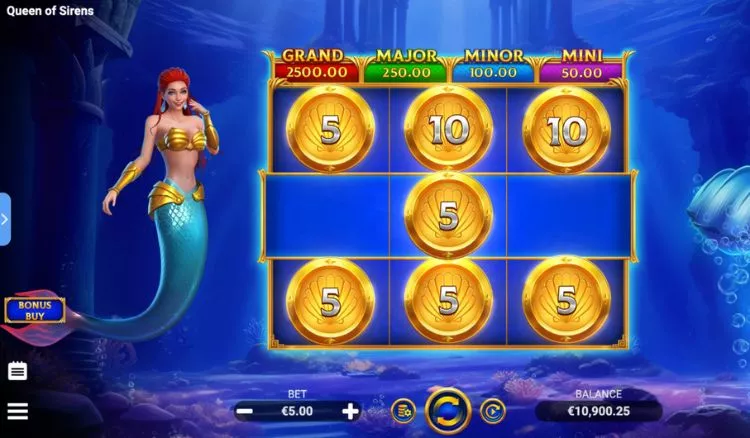Spin the reels with the central button
Viewport: 750px width, 438px height.
[448, 411]
